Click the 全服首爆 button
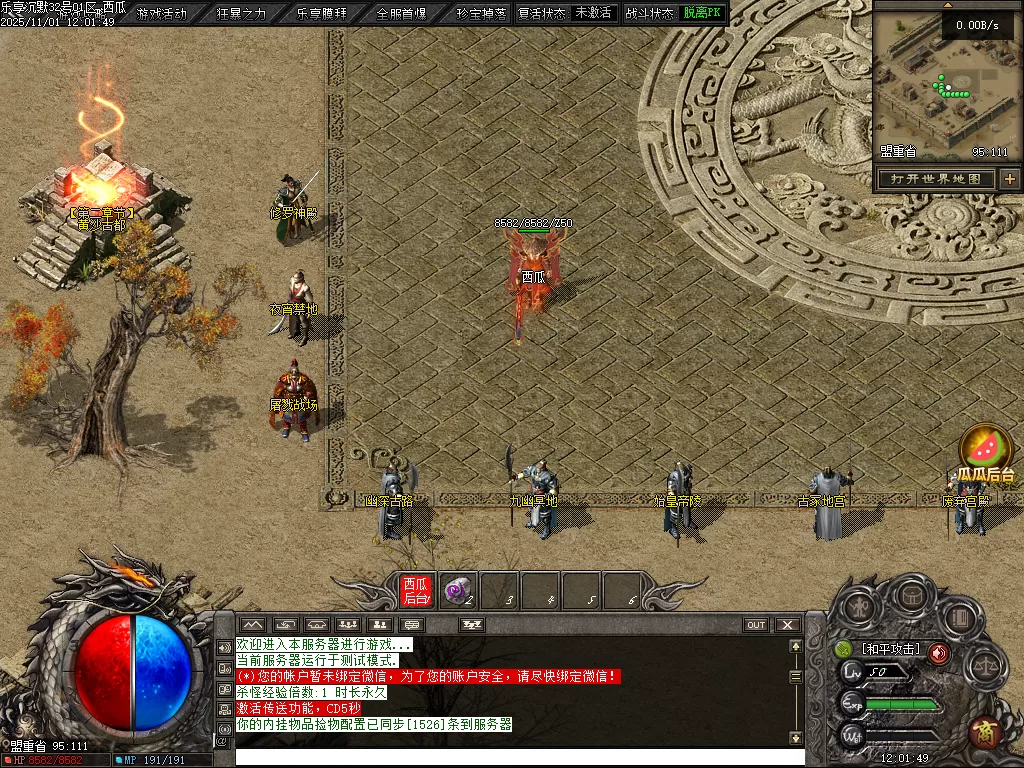The height and width of the screenshot is (768, 1024). point(402,13)
